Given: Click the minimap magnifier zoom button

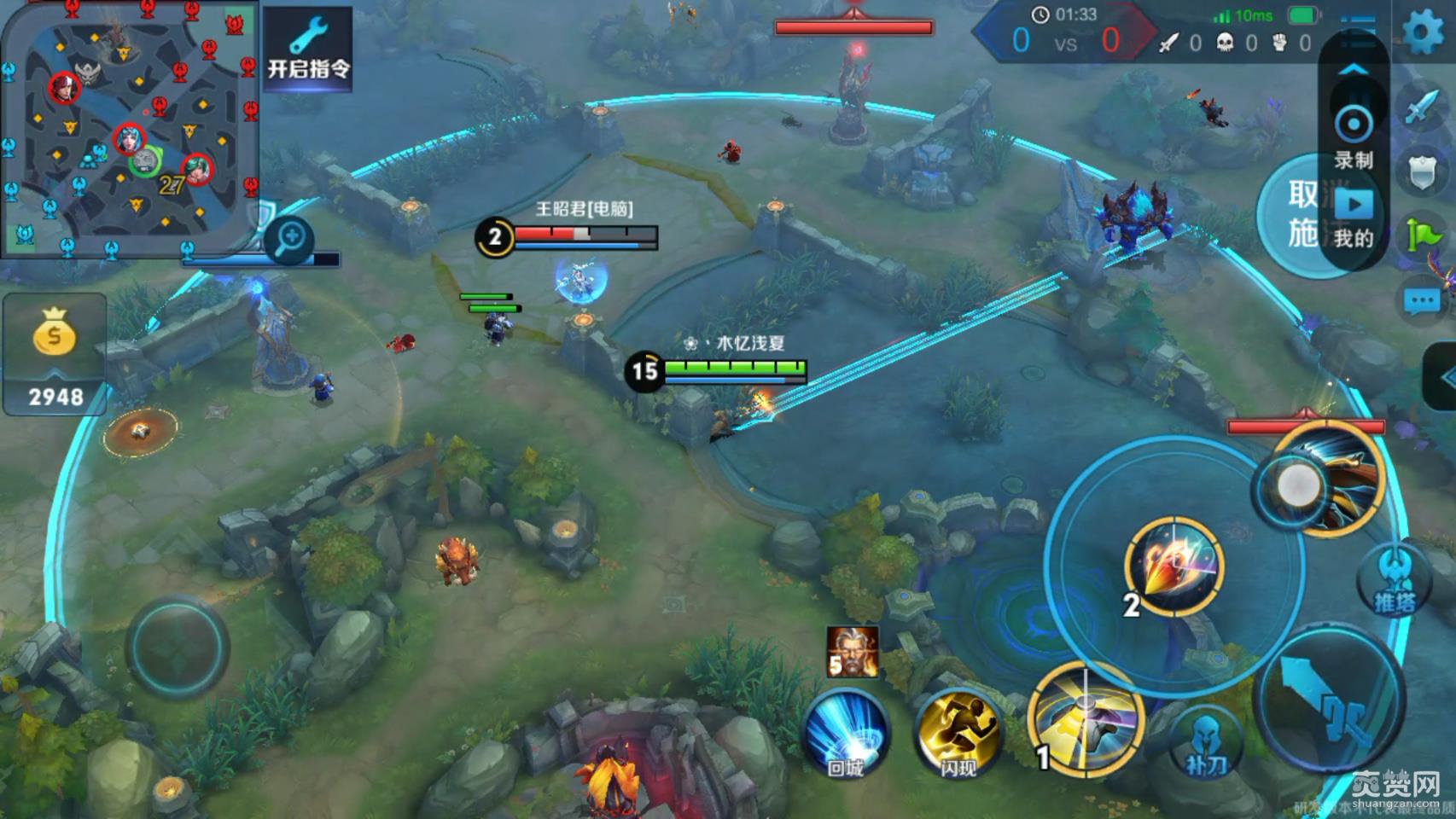Looking at the screenshot, I should tap(289, 238).
